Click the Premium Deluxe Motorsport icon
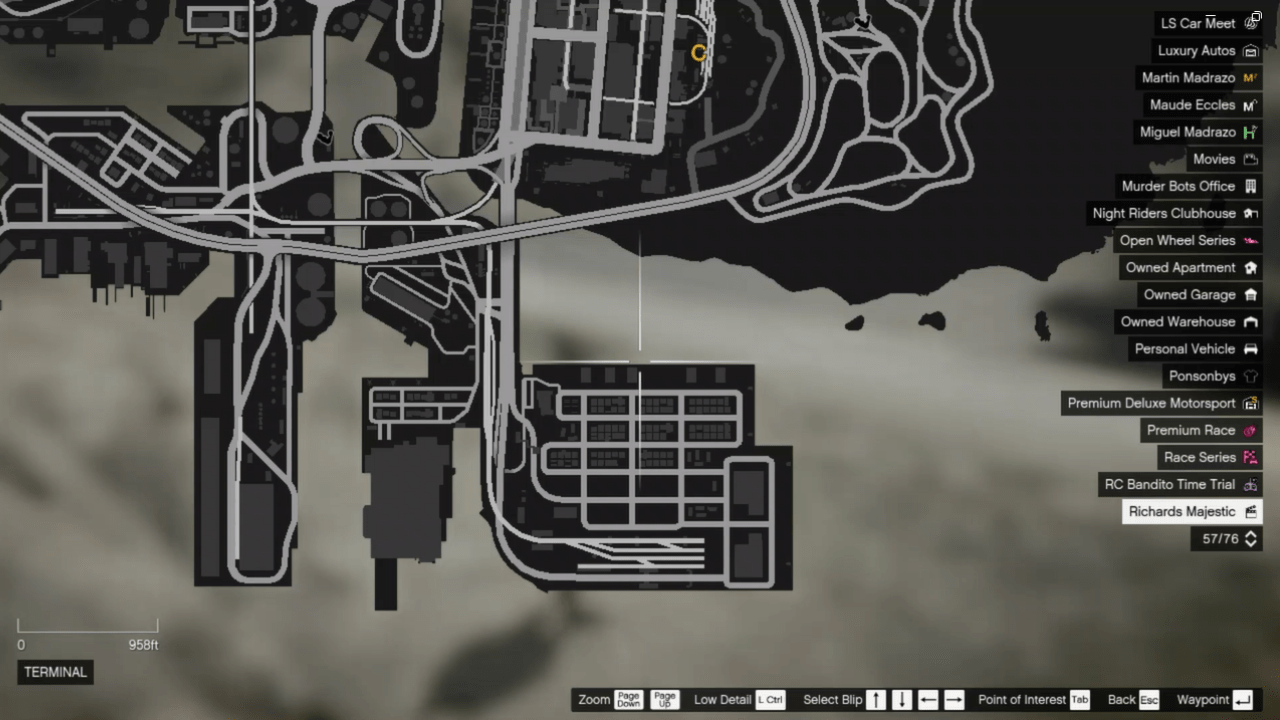This screenshot has width=1280, height=720. (x=1250, y=403)
